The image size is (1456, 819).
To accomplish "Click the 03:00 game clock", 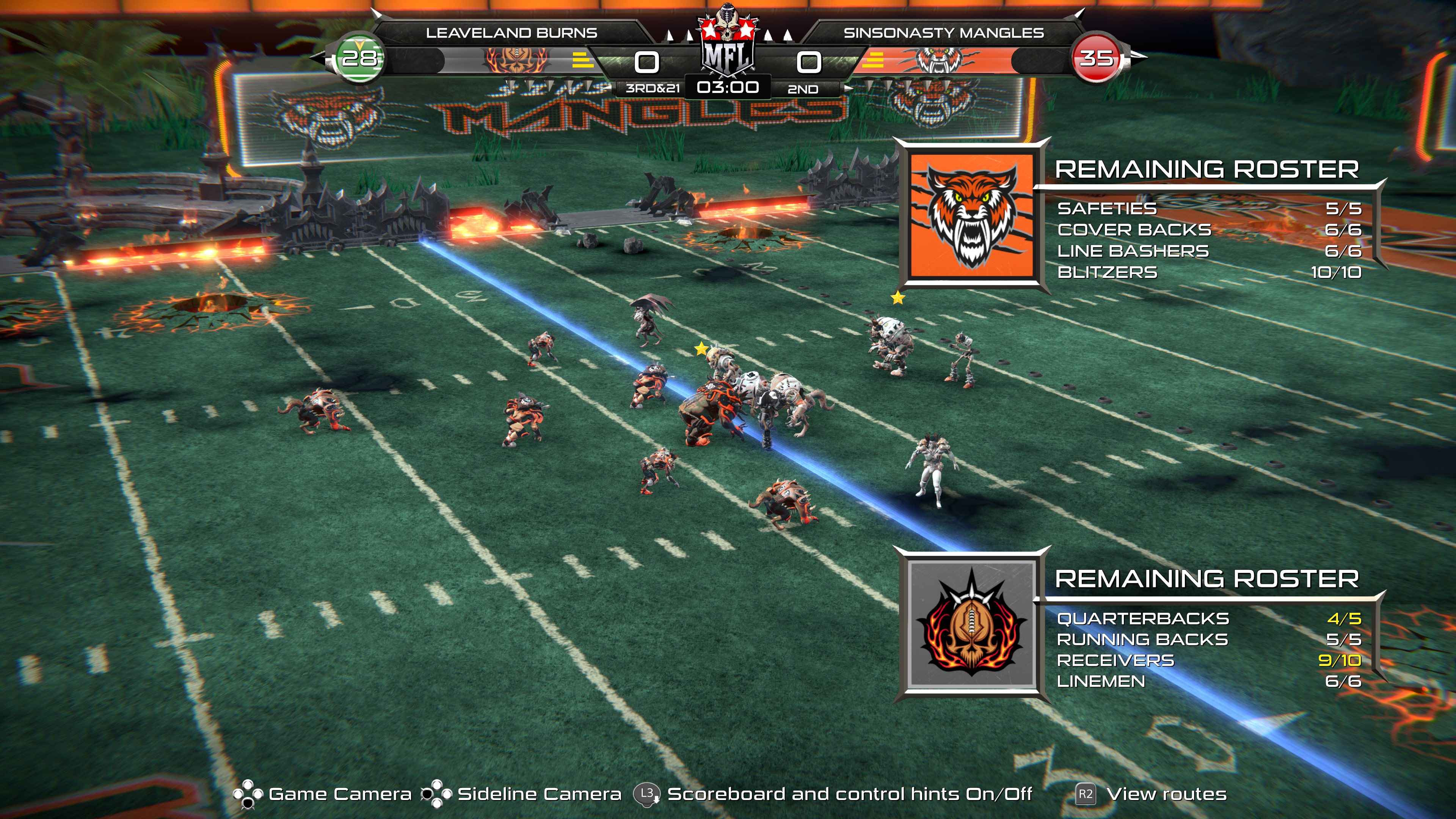I will (x=729, y=88).
